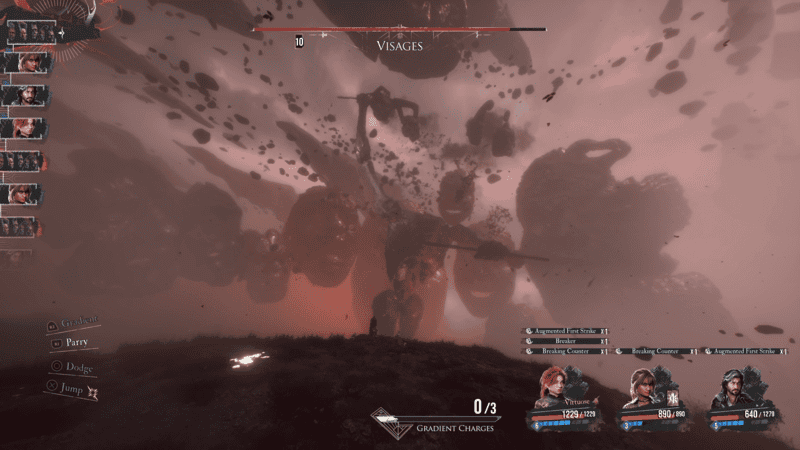Image resolution: width=800 pixels, height=450 pixels.
Task: Click the party portrait showing 890 health
Action: pyautogui.click(x=642, y=390)
